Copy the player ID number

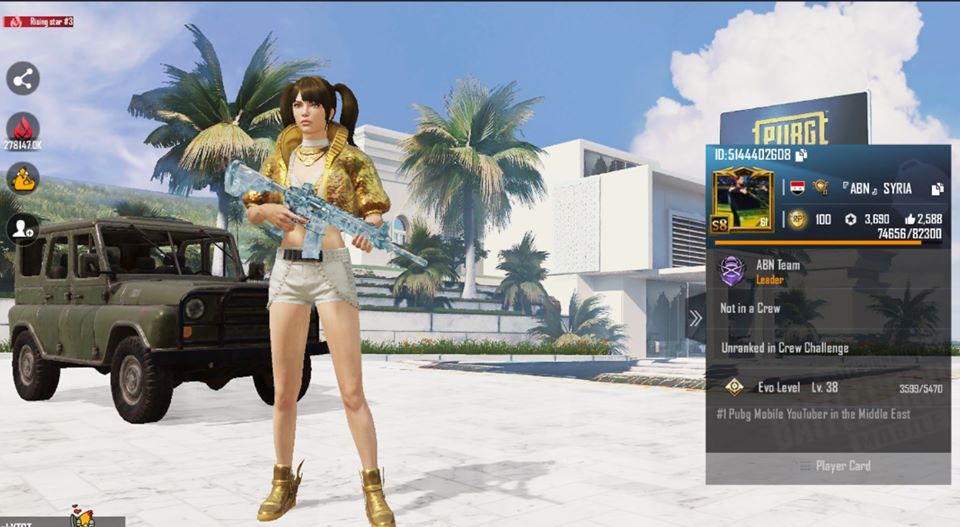[802, 155]
